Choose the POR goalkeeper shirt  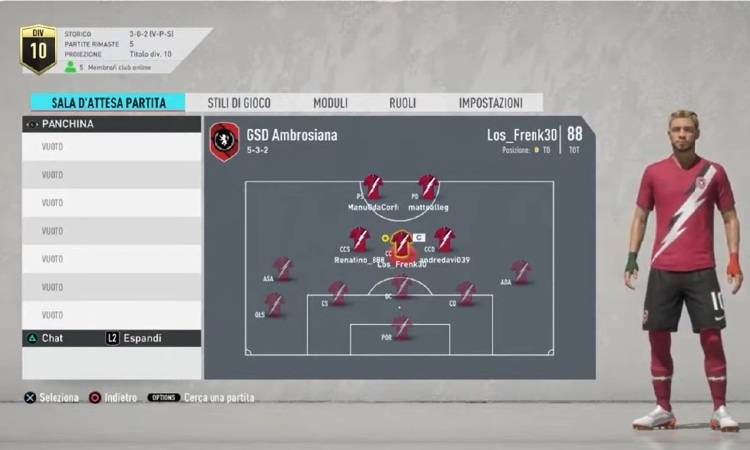click(401, 327)
